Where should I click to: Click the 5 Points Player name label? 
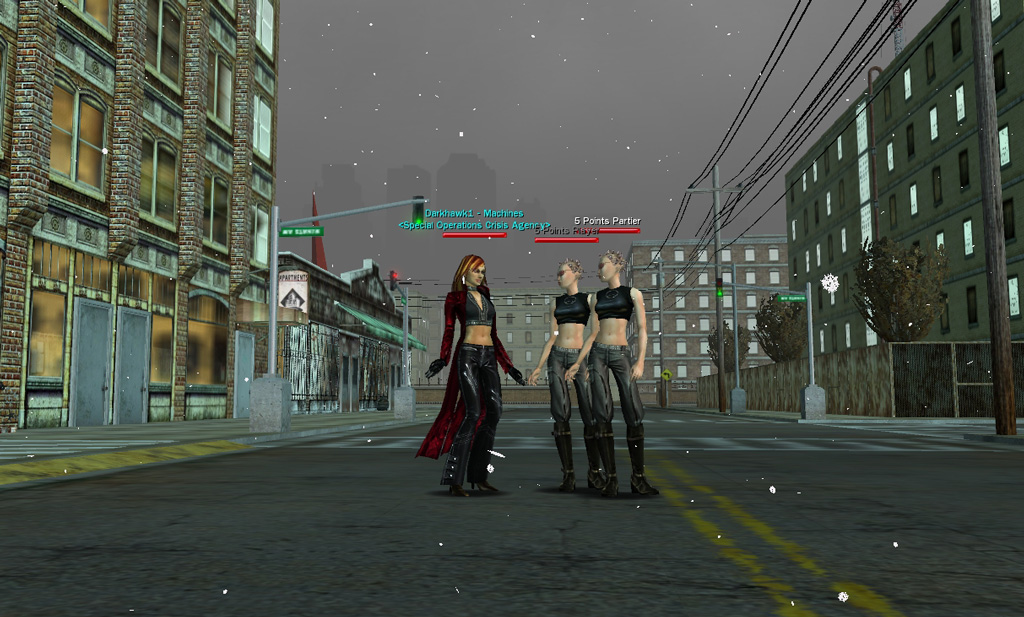(567, 231)
